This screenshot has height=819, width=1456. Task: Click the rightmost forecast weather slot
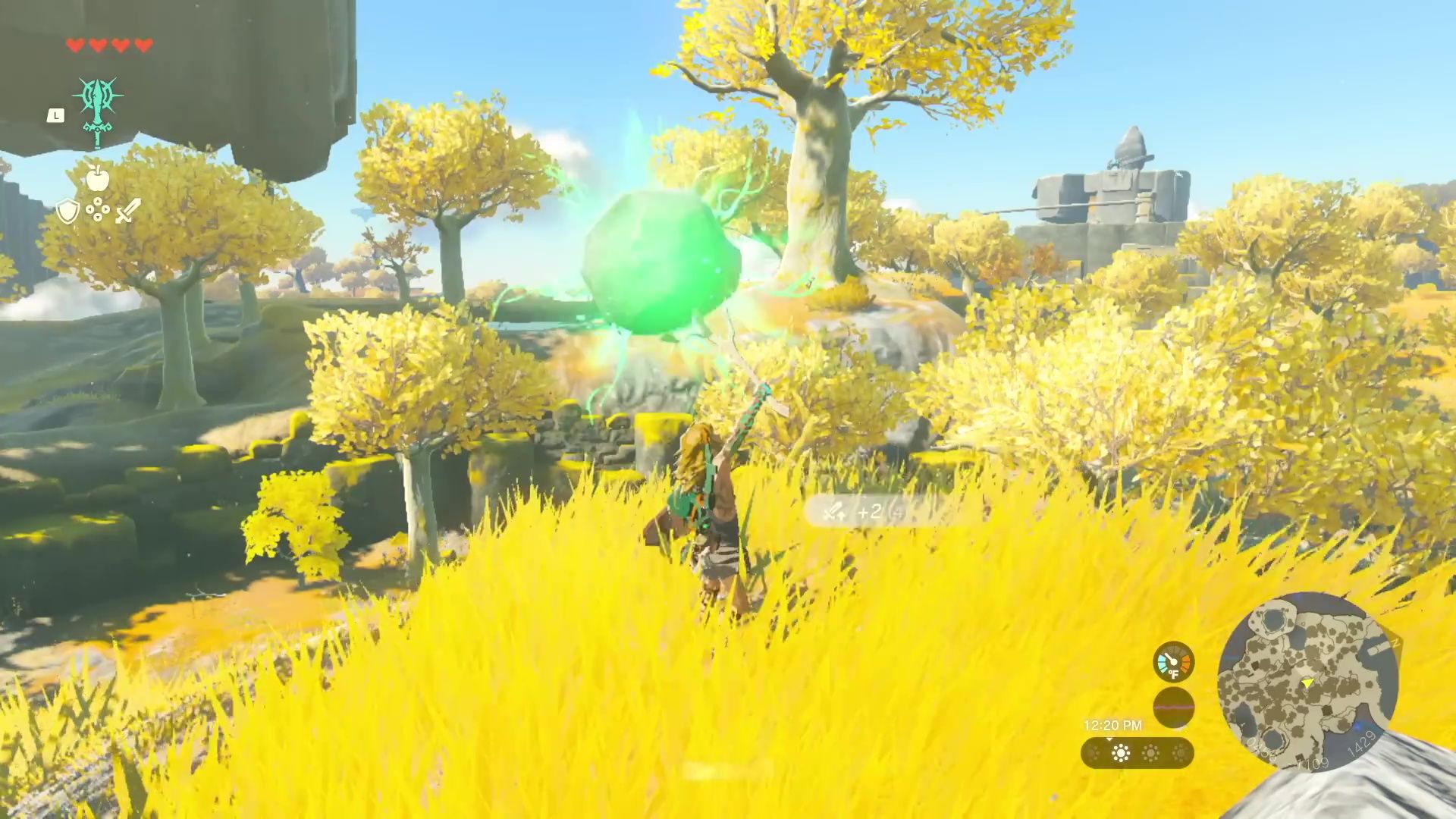(x=1181, y=754)
